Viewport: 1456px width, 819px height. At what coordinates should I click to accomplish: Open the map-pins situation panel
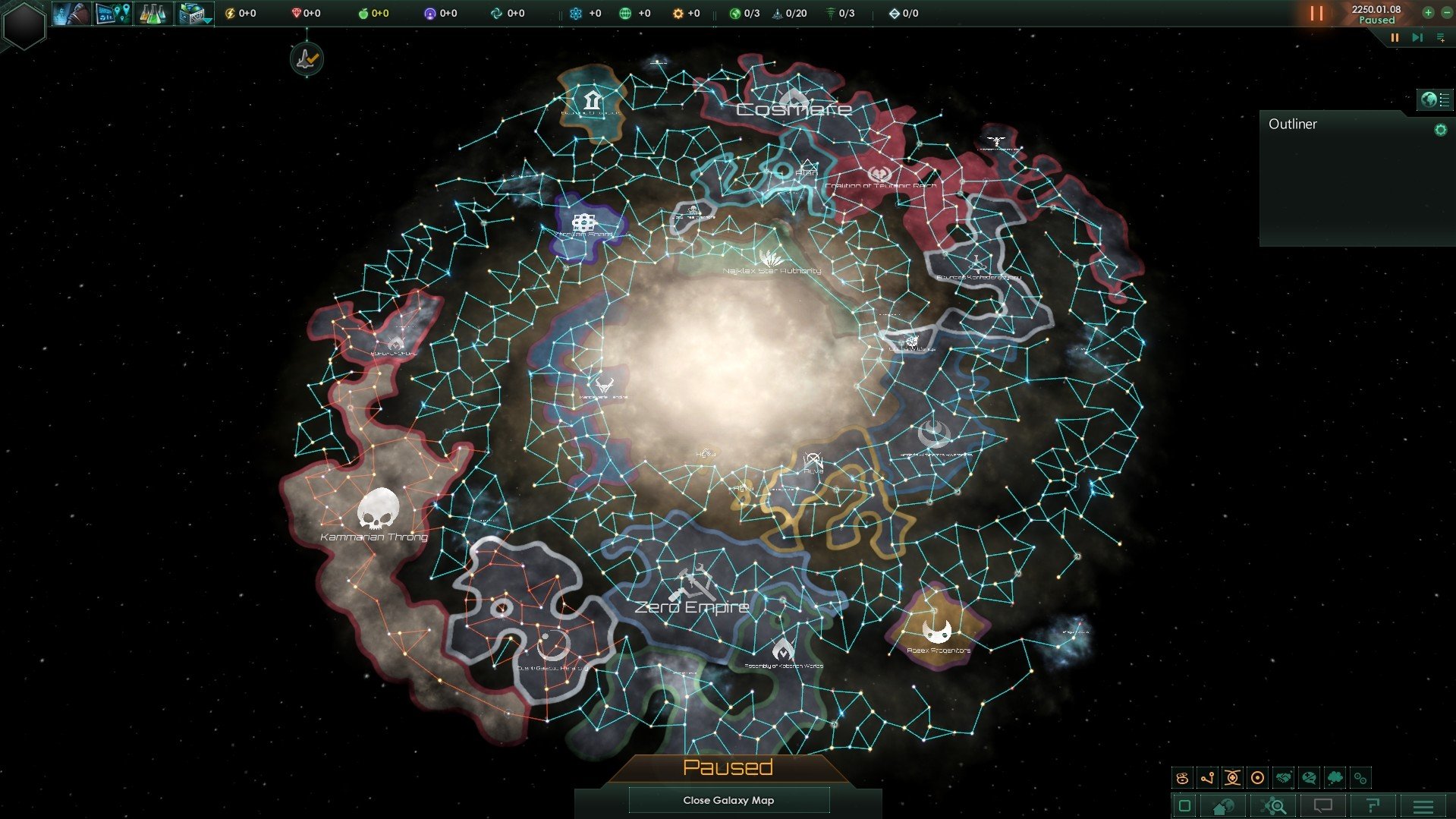[x=113, y=14]
